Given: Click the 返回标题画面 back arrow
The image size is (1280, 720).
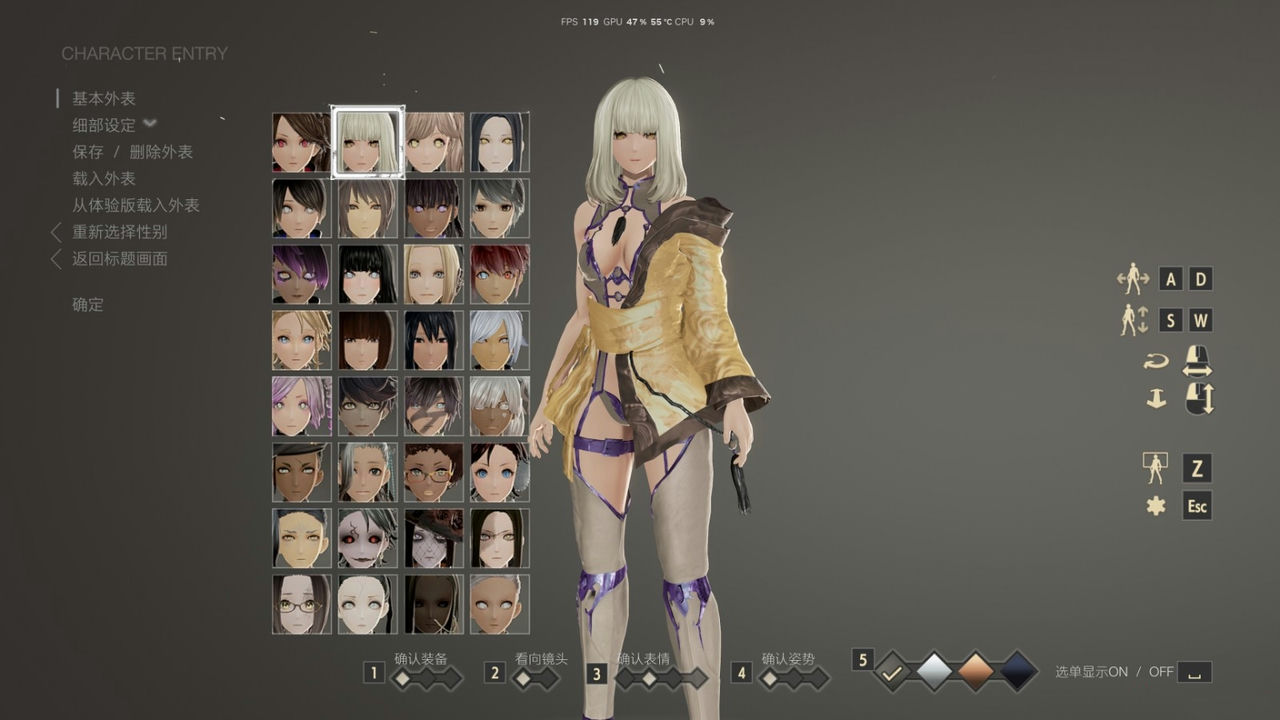Looking at the screenshot, I should tap(57, 258).
